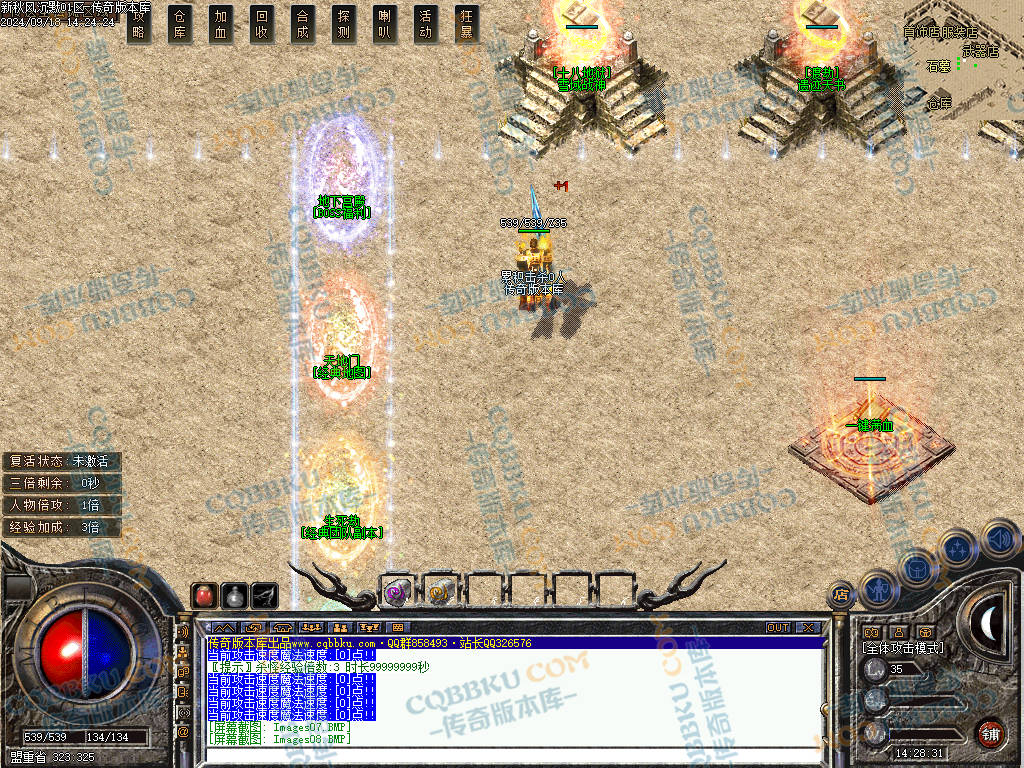Click the red 铺 stall button
Screen dimensions: 1024x768
990,733
